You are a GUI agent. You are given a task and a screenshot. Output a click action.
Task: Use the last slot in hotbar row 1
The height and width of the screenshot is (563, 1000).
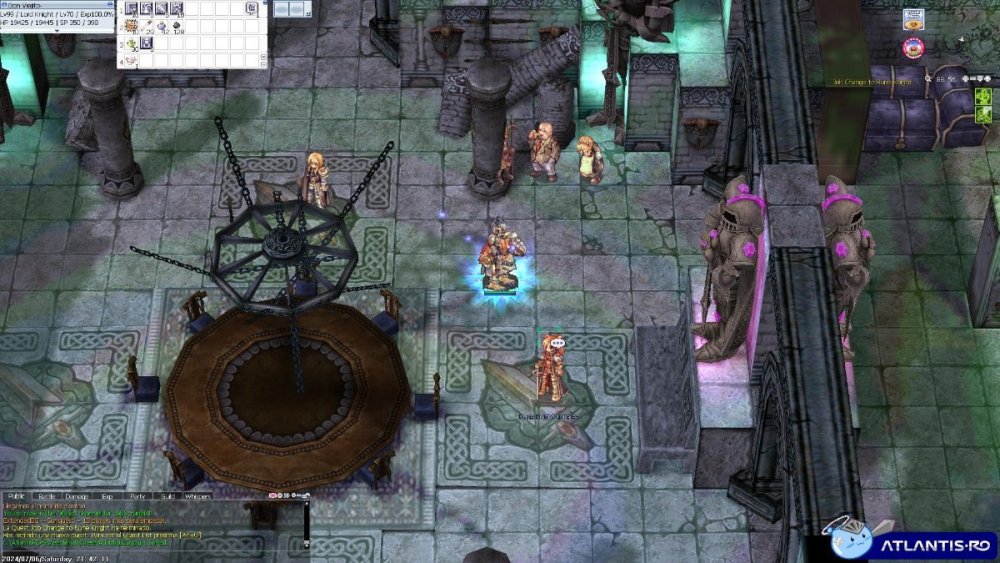(x=250, y=9)
